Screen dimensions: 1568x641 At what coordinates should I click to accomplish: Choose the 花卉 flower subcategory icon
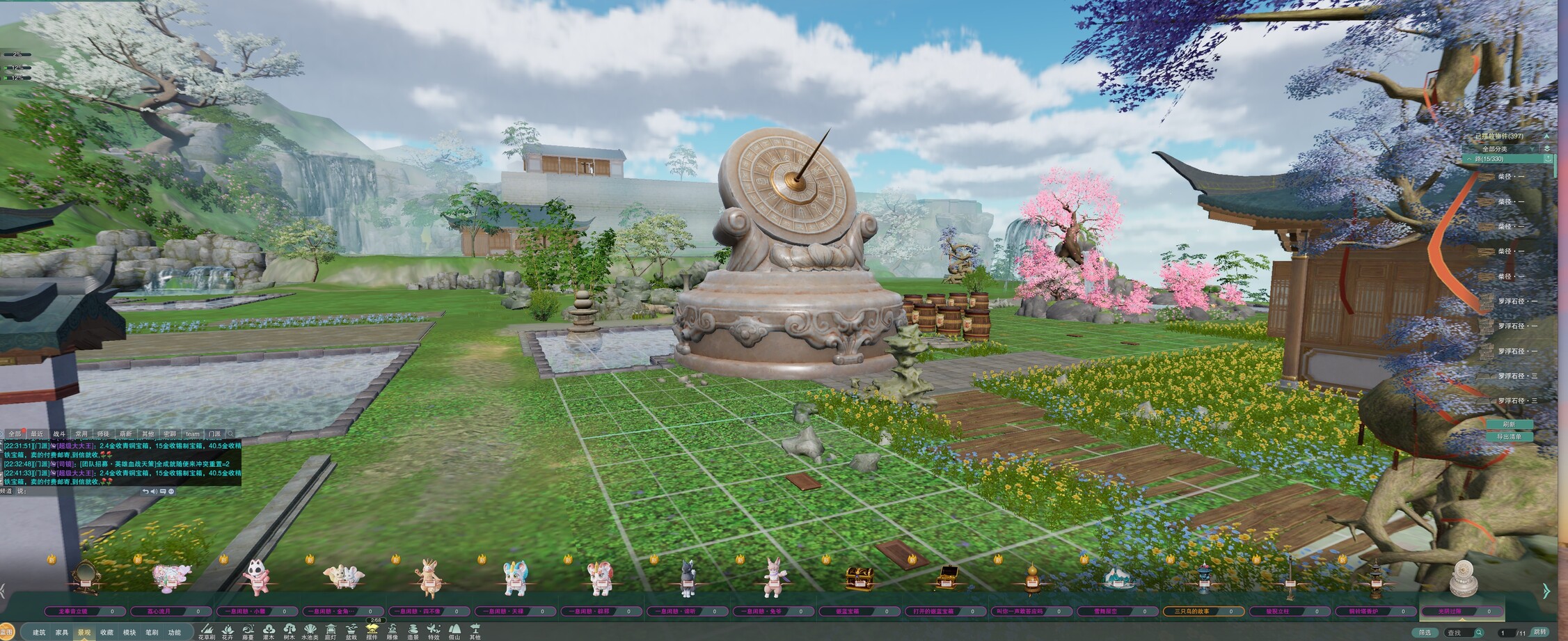click(x=228, y=632)
